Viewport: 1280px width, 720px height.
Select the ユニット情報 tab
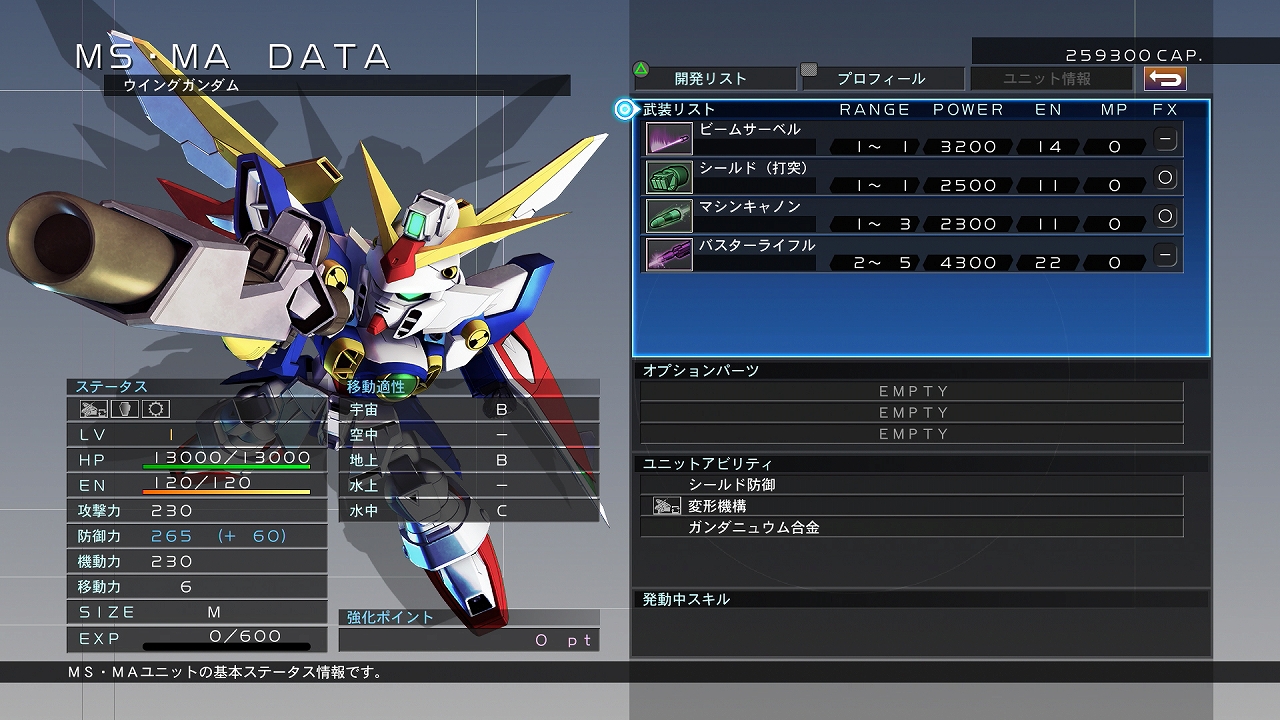tap(1051, 78)
